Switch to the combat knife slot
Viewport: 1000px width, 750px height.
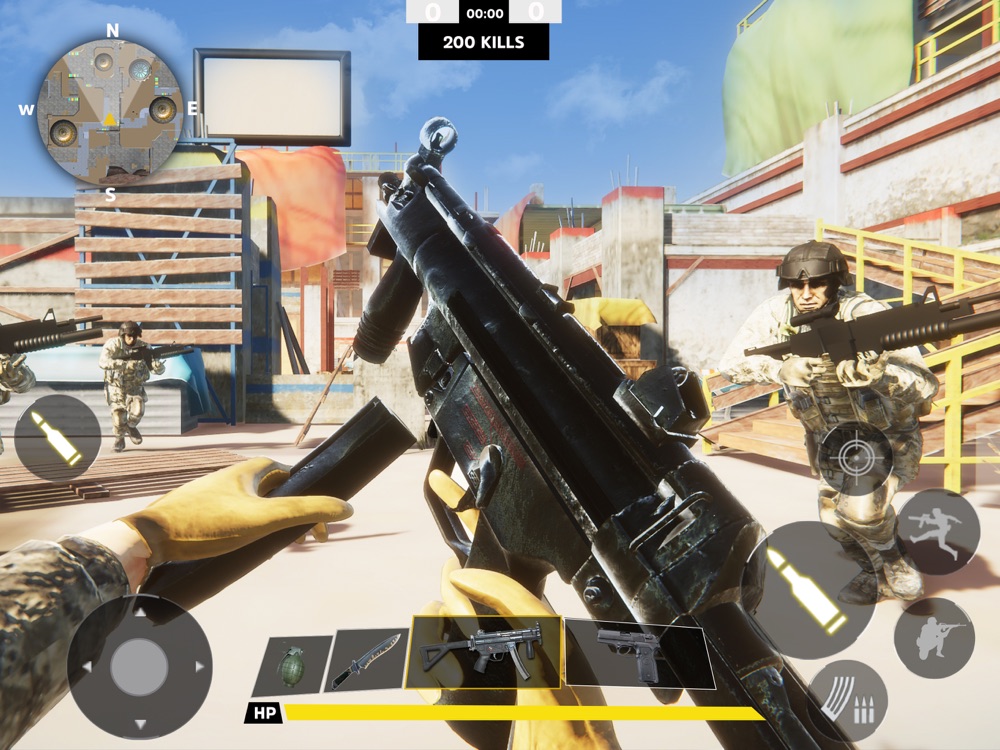click(367, 659)
